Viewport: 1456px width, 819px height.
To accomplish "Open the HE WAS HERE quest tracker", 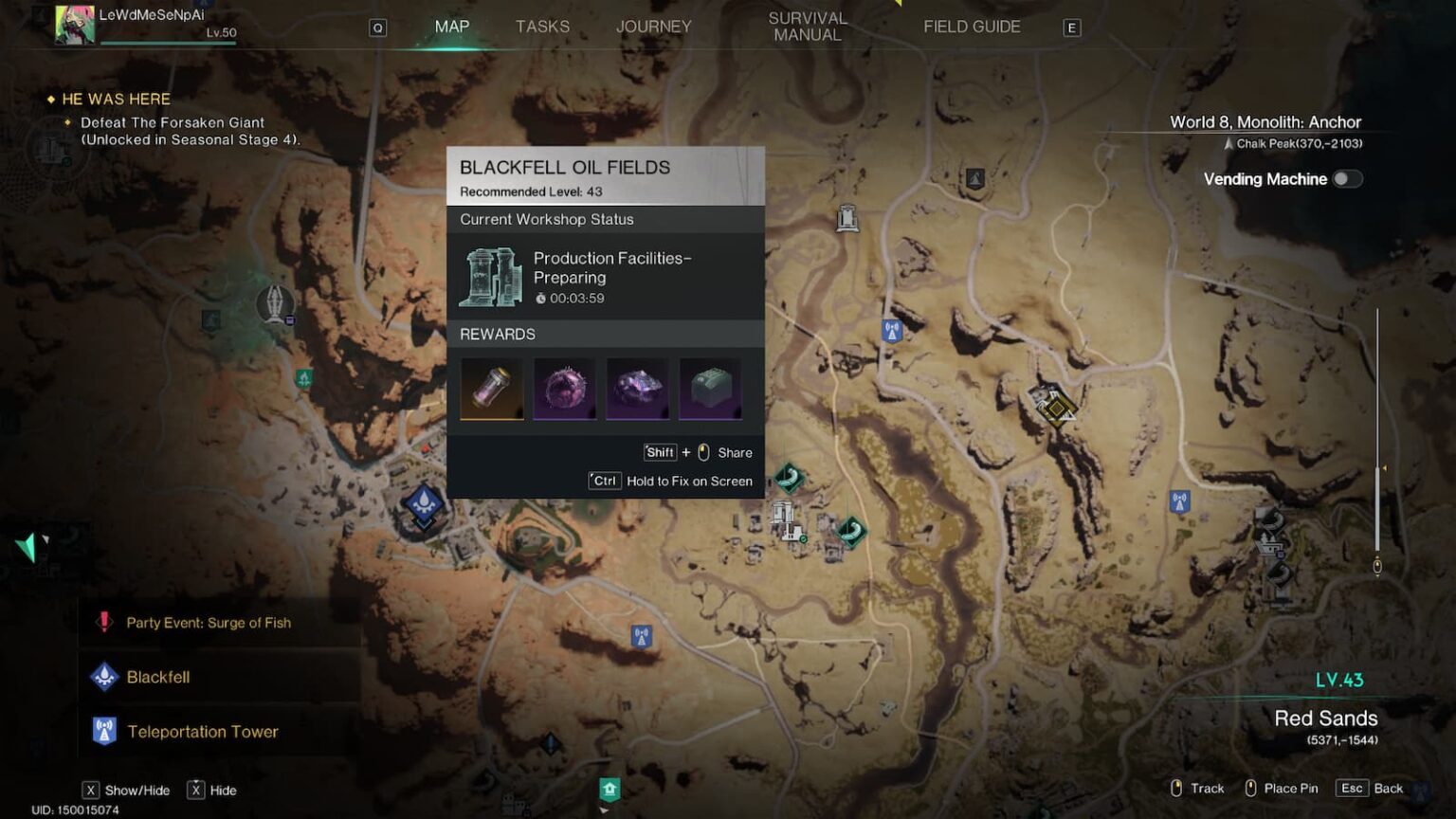I will [116, 100].
